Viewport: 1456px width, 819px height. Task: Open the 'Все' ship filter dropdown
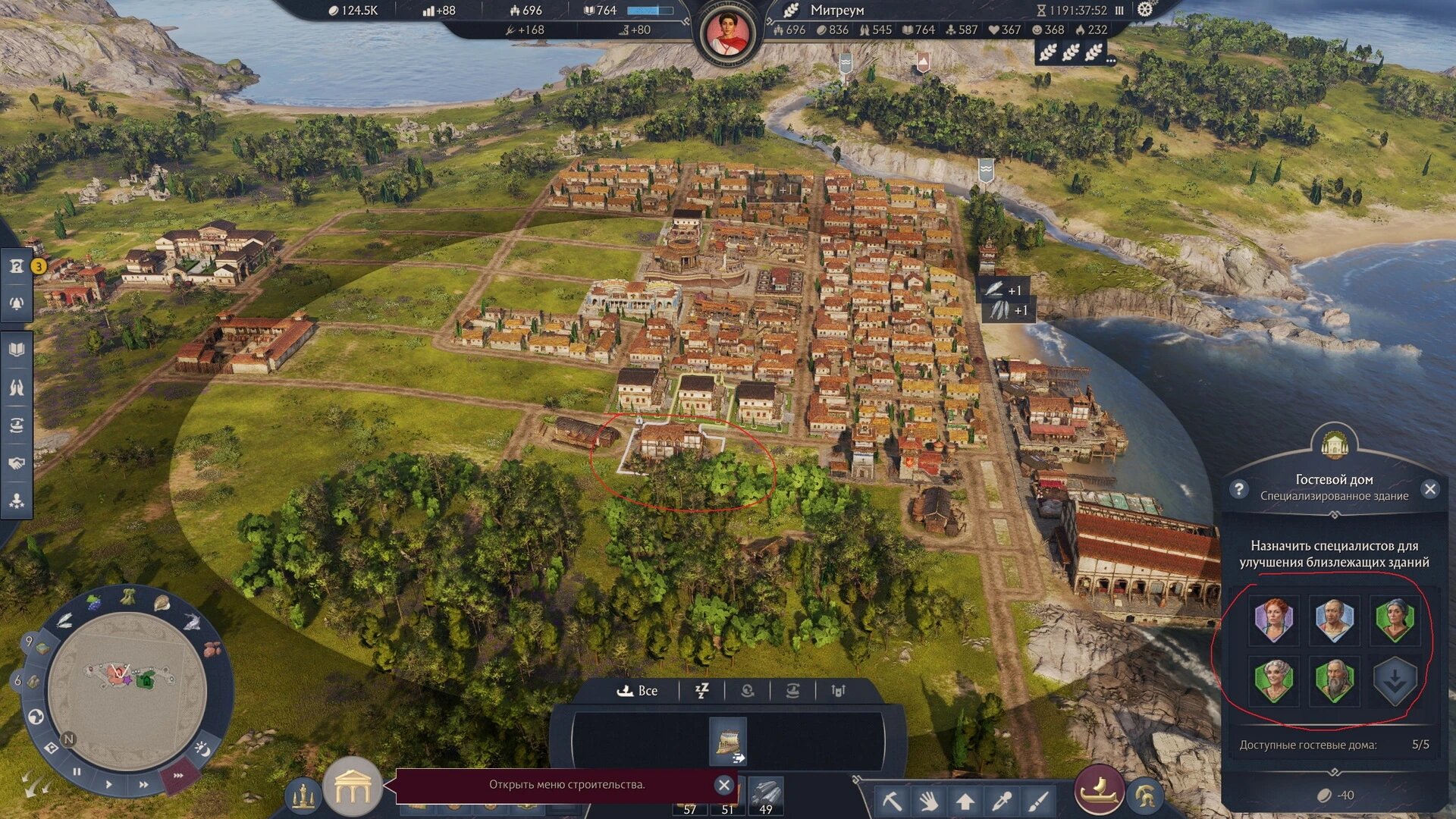click(x=639, y=690)
